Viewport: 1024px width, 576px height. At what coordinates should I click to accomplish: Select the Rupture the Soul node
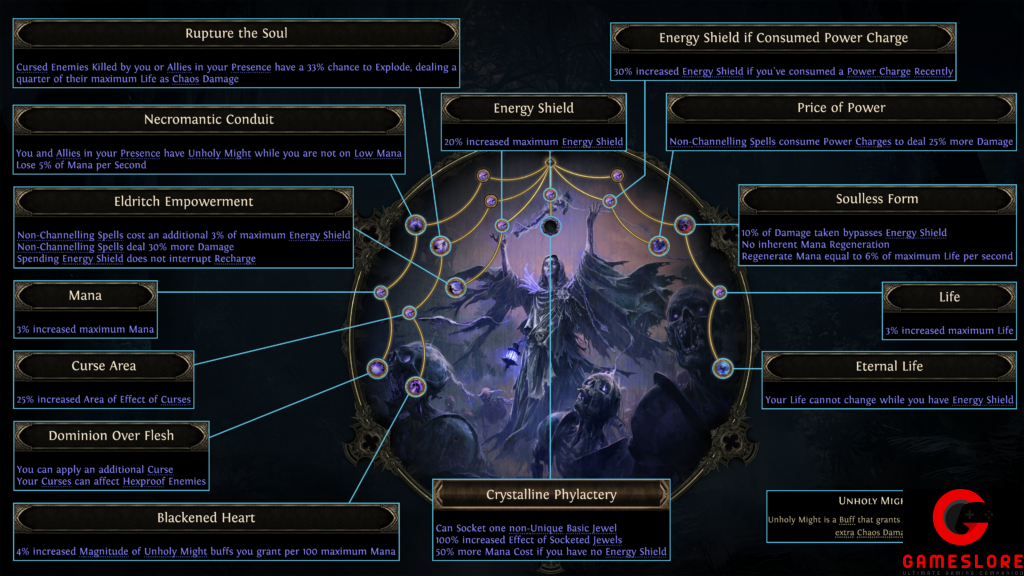[440, 245]
